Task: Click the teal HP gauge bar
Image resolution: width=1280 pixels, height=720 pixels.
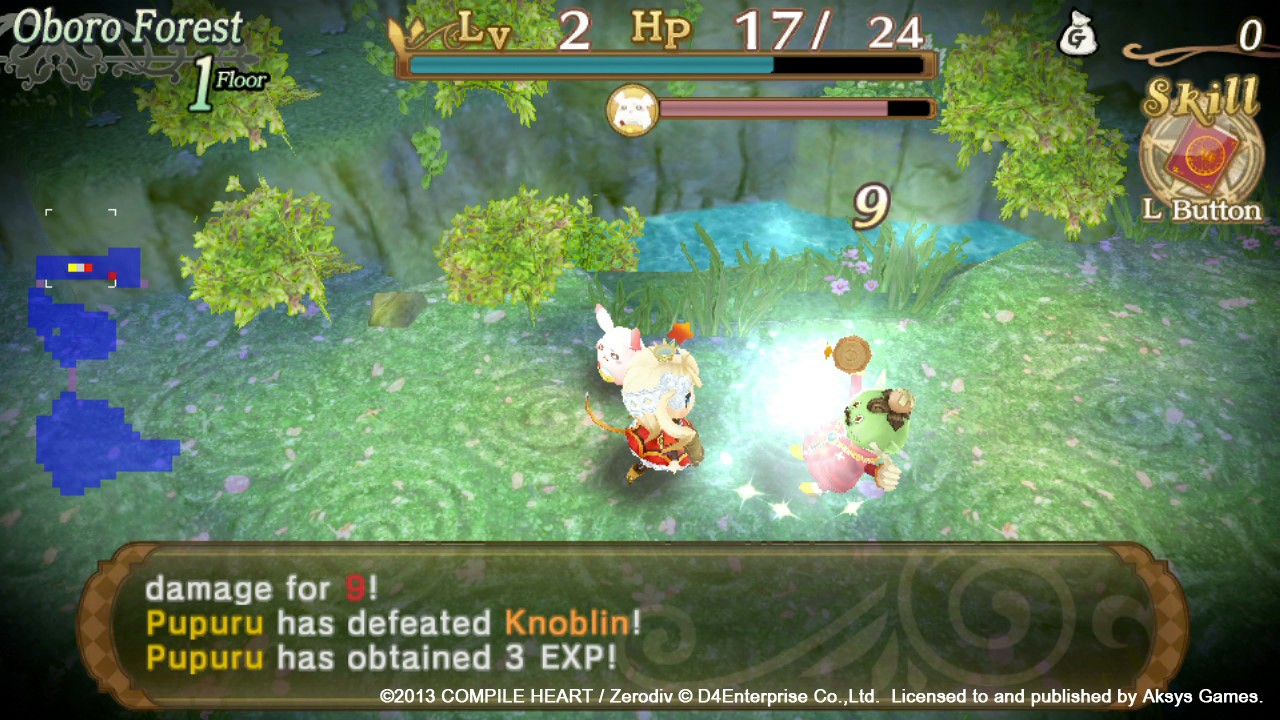Action: pyautogui.click(x=590, y=64)
